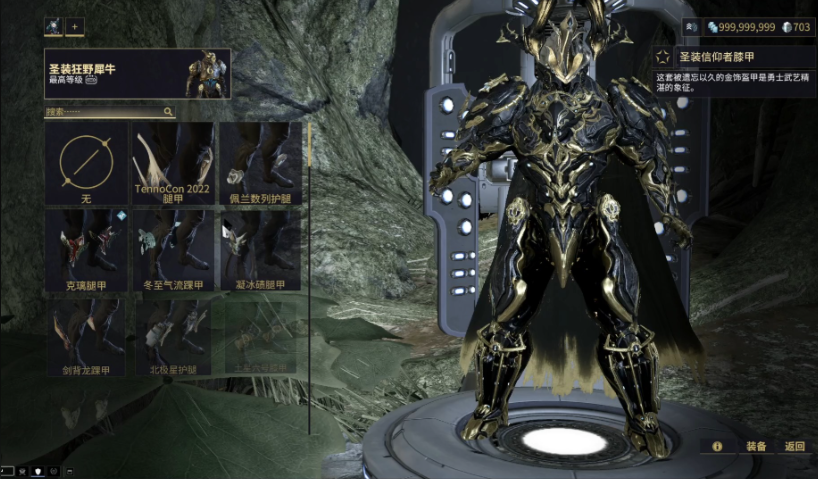Screen dimensions: 818x479
Task: Pick the 克瑞腿甲 leg armor
Action: pos(86,250)
